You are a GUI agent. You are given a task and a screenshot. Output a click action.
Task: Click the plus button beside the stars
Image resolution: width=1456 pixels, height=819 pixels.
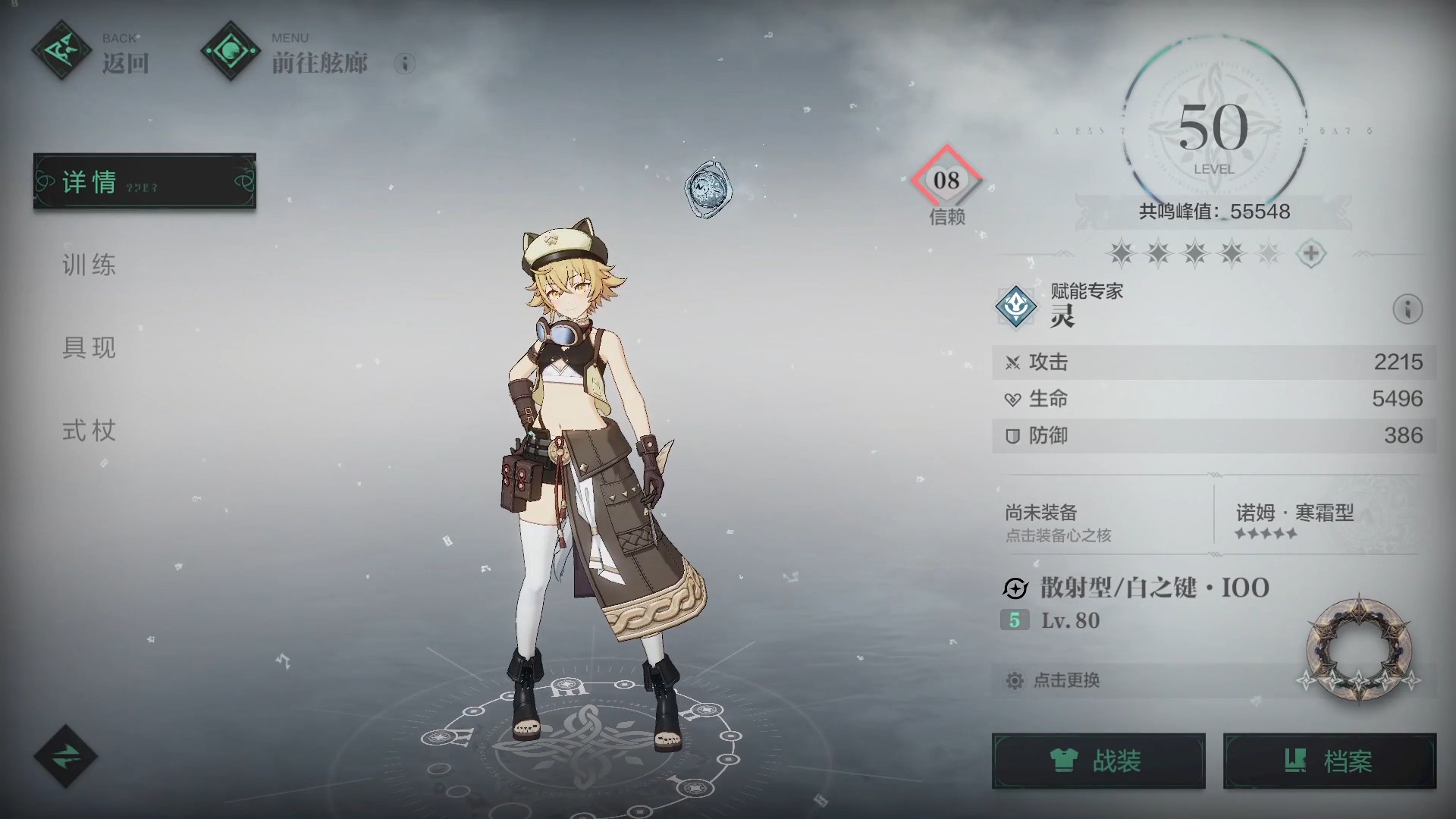click(x=1311, y=253)
